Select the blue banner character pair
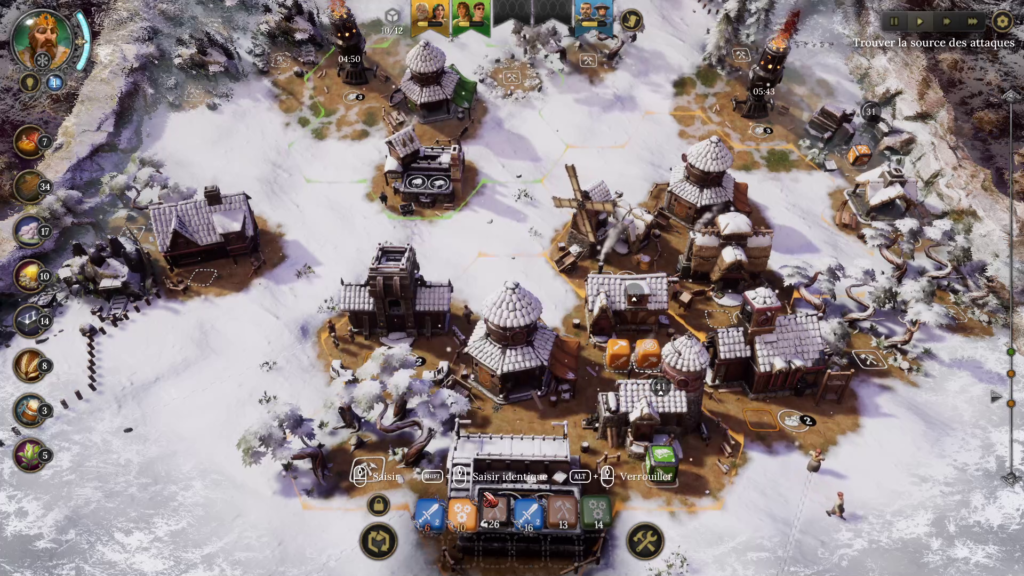Viewport: 1024px width, 576px height. 593,16
